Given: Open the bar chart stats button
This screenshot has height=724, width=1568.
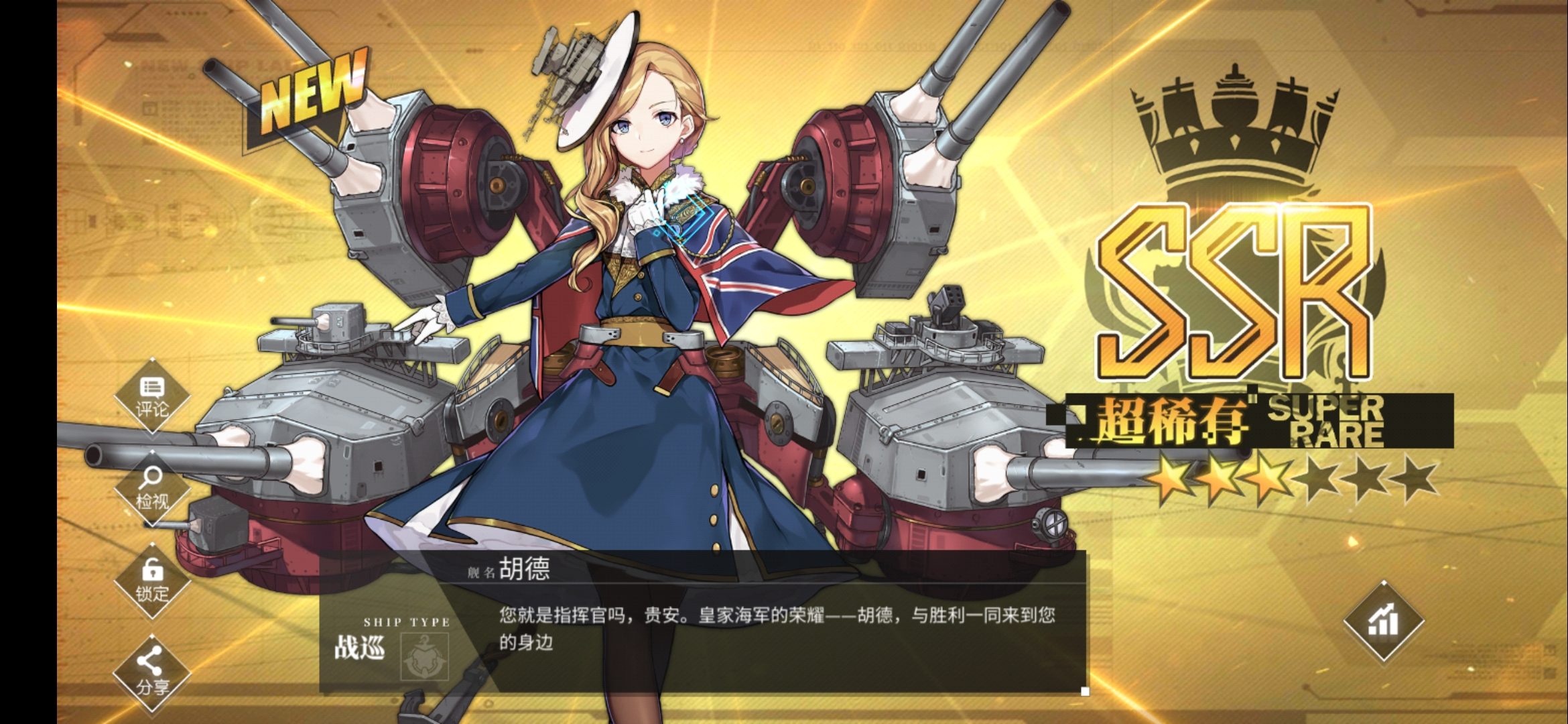Looking at the screenshot, I should click(1384, 621).
